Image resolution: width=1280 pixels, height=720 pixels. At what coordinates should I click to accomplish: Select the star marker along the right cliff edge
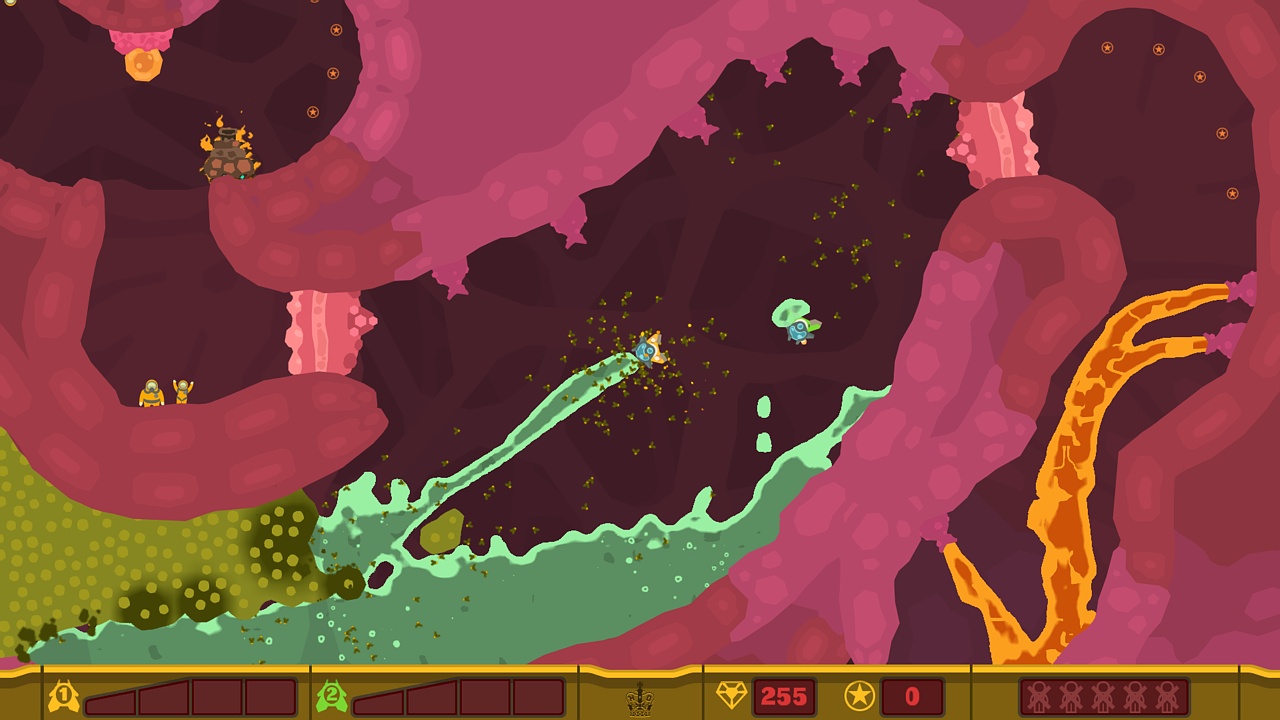(x=1224, y=133)
